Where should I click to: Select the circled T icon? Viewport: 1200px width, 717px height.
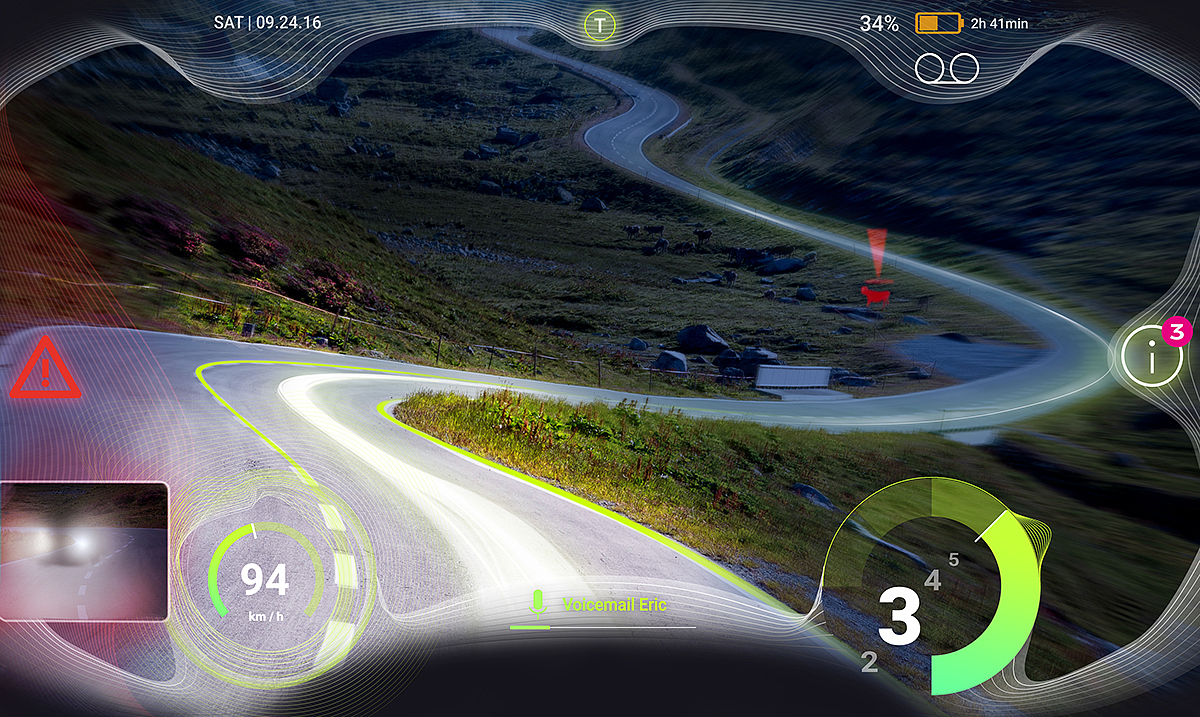[x=599, y=24]
